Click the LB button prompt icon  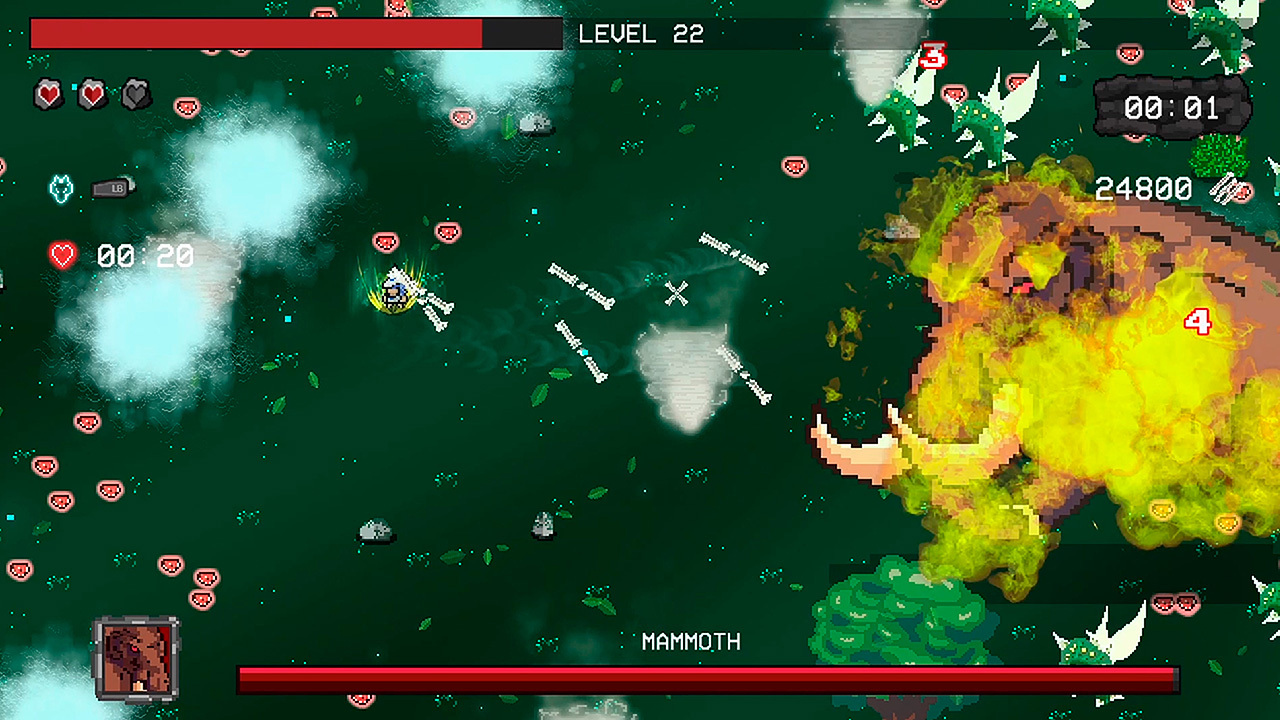(x=110, y=186)
